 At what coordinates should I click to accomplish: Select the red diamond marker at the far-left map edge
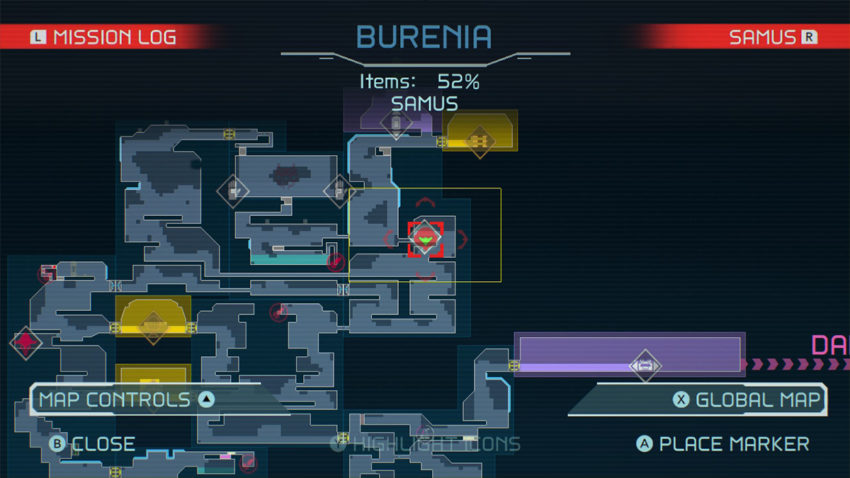click(x=26, y=342)
